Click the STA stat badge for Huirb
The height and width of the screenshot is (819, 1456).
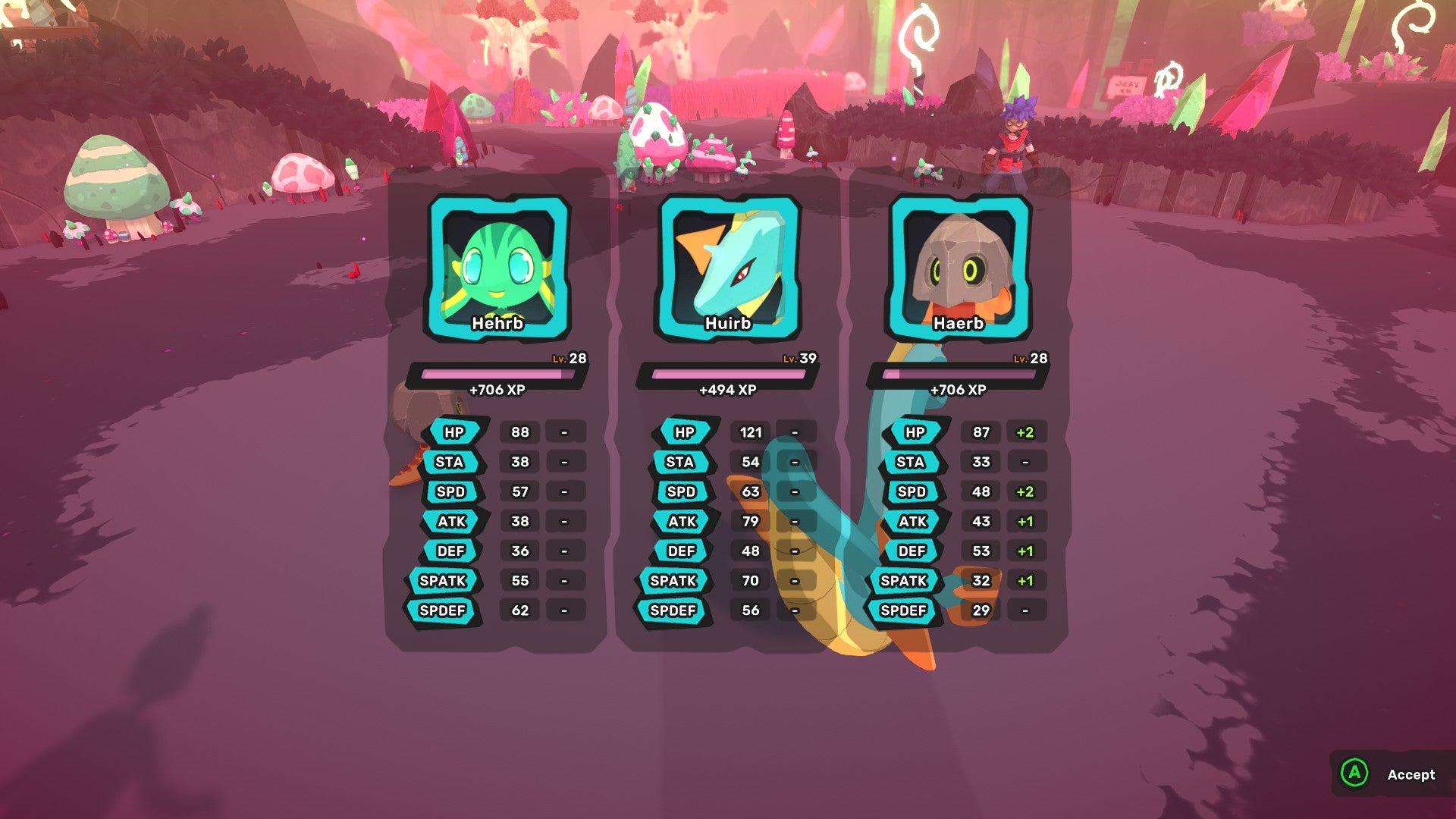[684, 462]
